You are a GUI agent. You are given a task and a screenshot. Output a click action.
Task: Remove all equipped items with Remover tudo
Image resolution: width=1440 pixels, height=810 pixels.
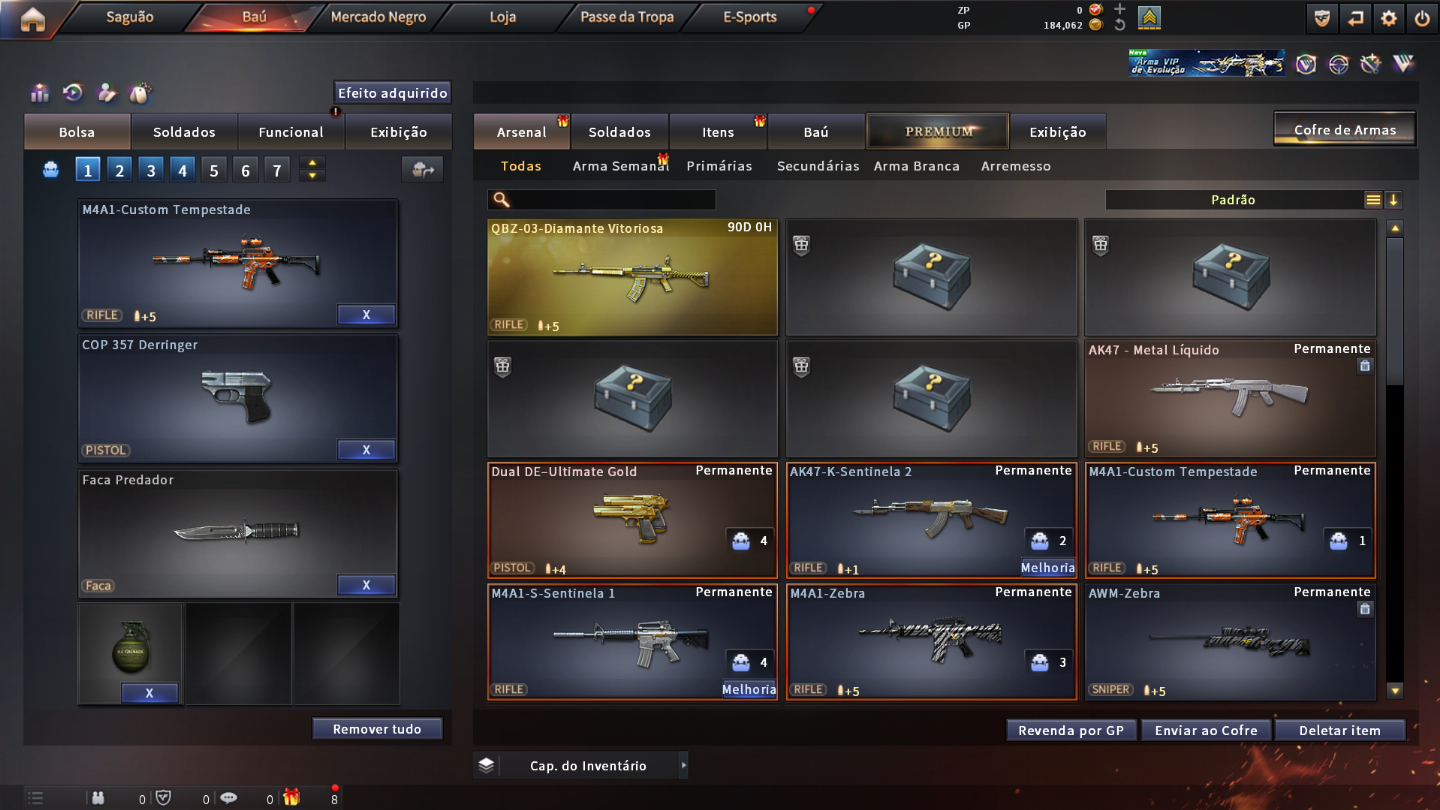377,729
